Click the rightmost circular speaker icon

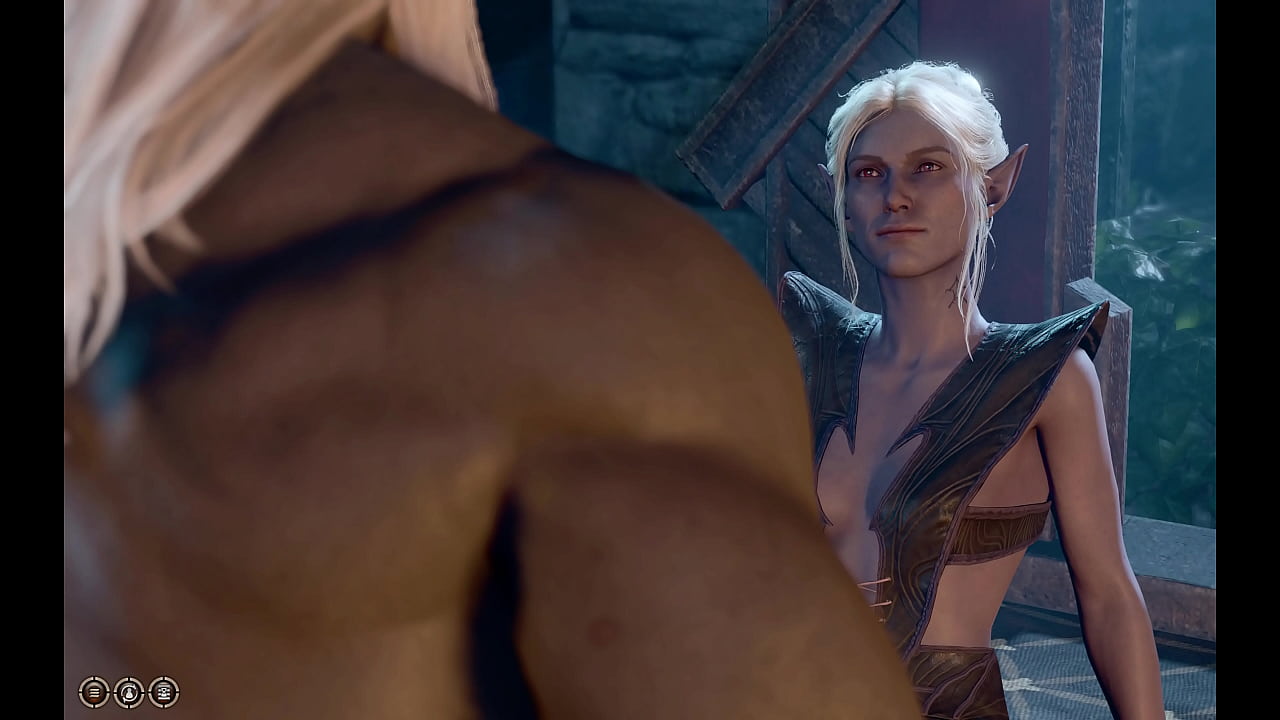[163, 692]
